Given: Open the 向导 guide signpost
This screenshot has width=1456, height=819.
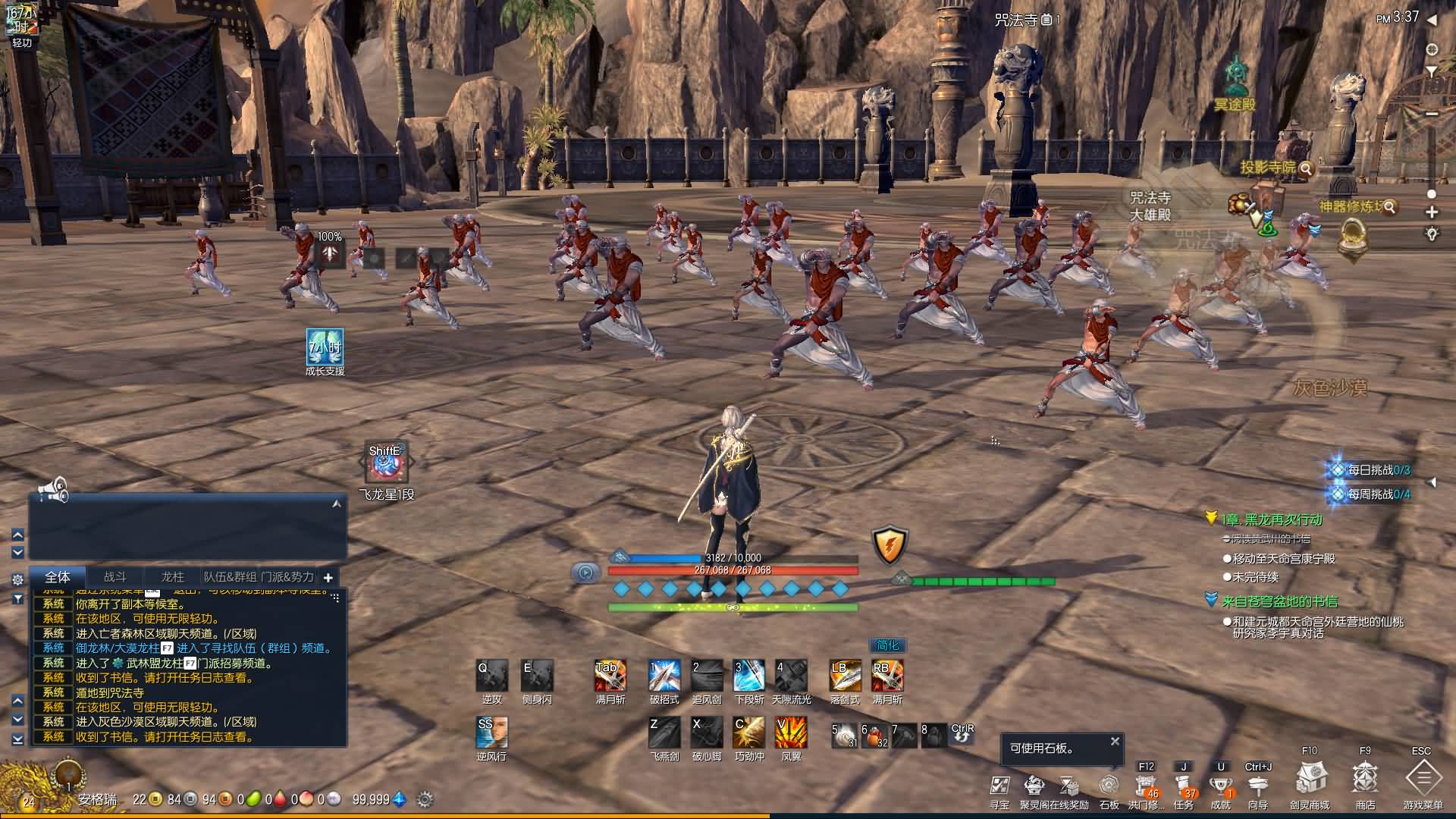Looking at the screenshot, I should [1257, 785].
